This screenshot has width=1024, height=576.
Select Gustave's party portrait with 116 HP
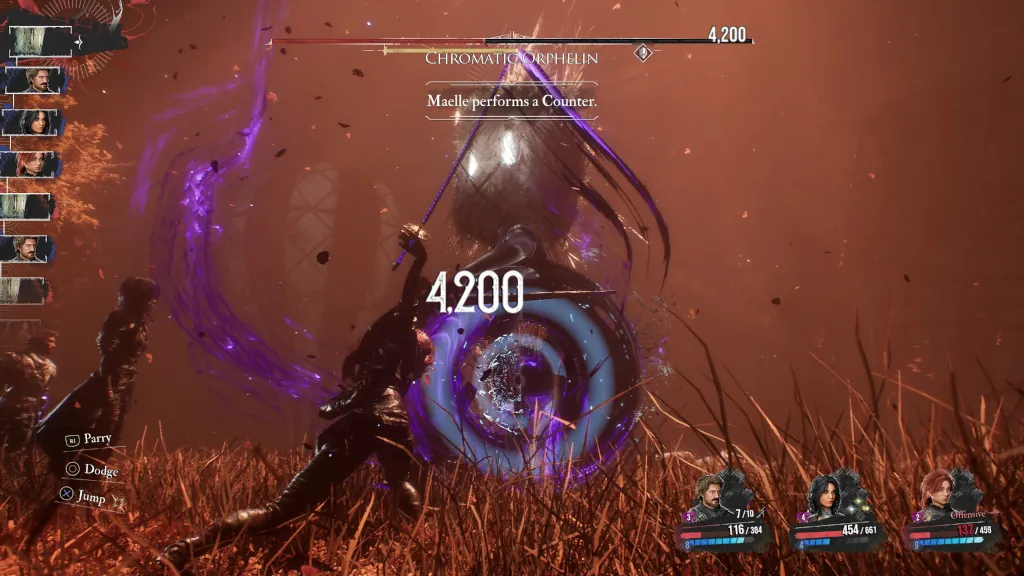tap(713, 496)
